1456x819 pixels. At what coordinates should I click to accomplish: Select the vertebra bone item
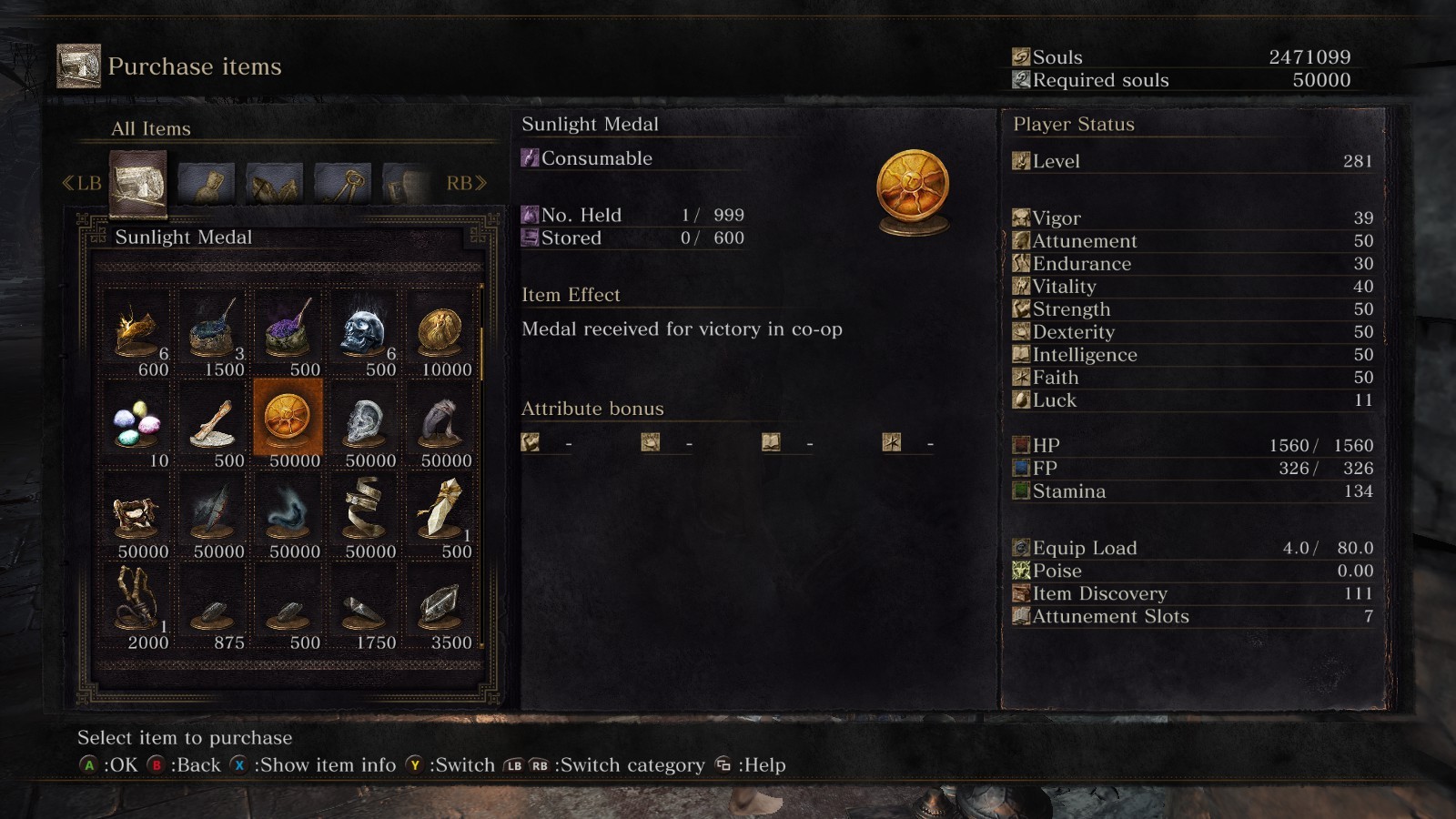pyautogui.click(x=137, y=514)
